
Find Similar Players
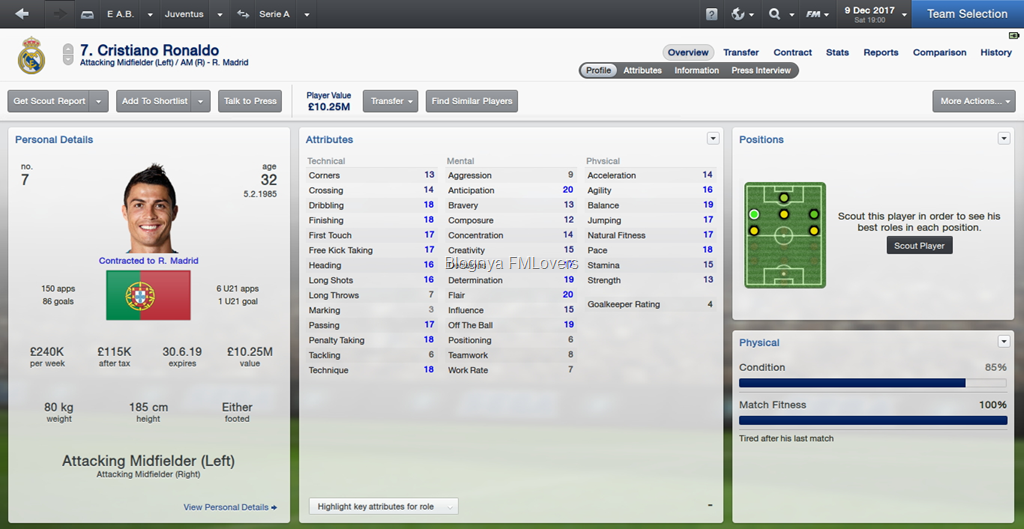coord(471,101)
